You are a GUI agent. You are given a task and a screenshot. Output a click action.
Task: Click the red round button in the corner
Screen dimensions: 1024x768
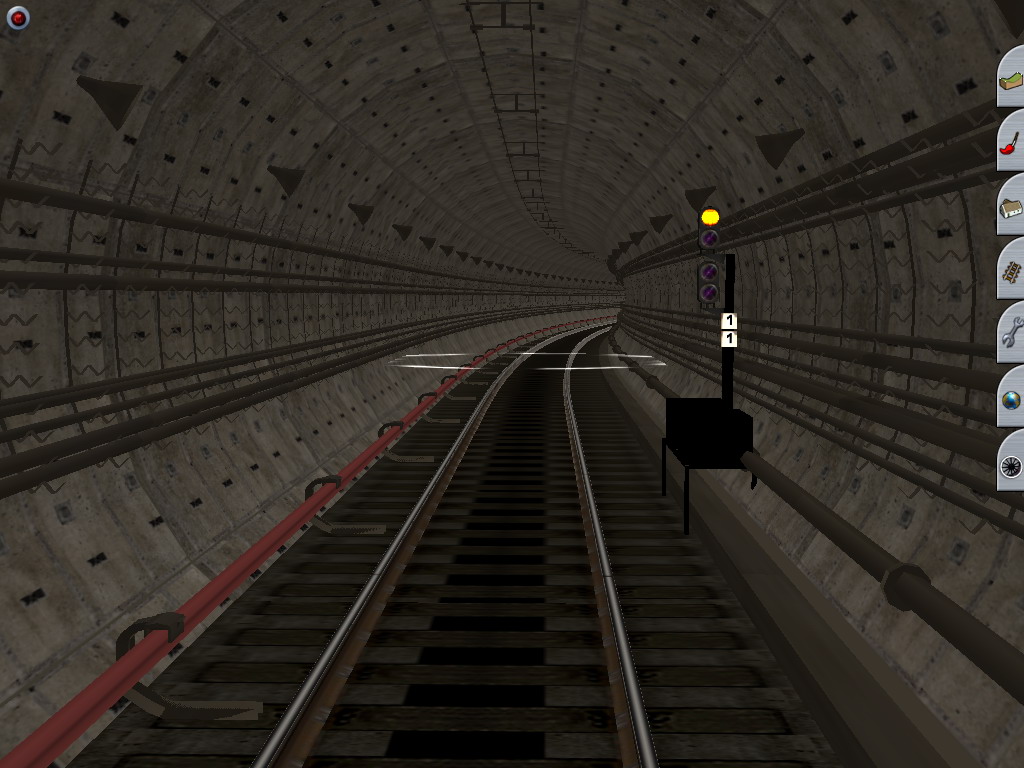coord(18,18)
